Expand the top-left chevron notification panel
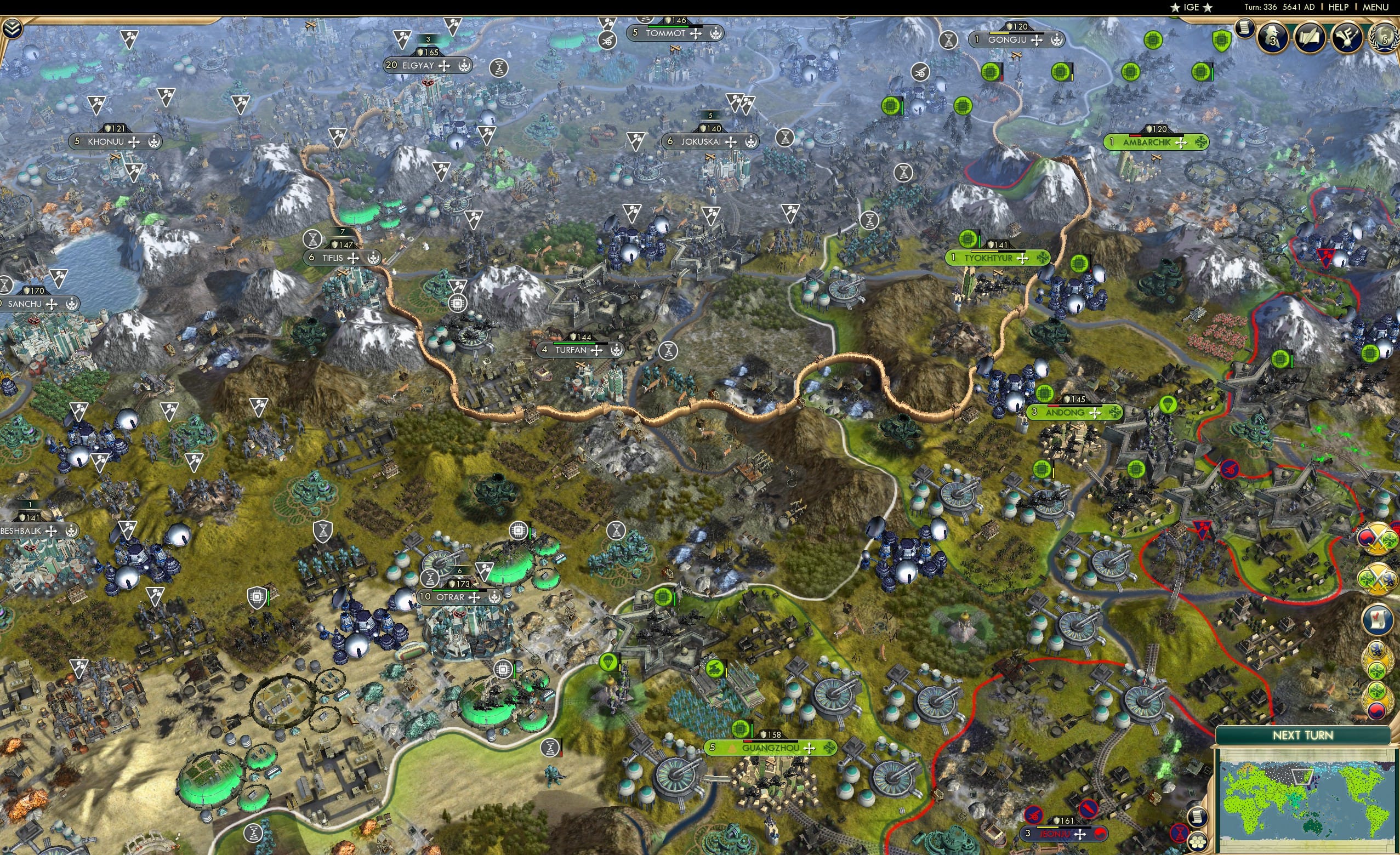Screen dimensions: 1400x855 (x=12, y=27)
